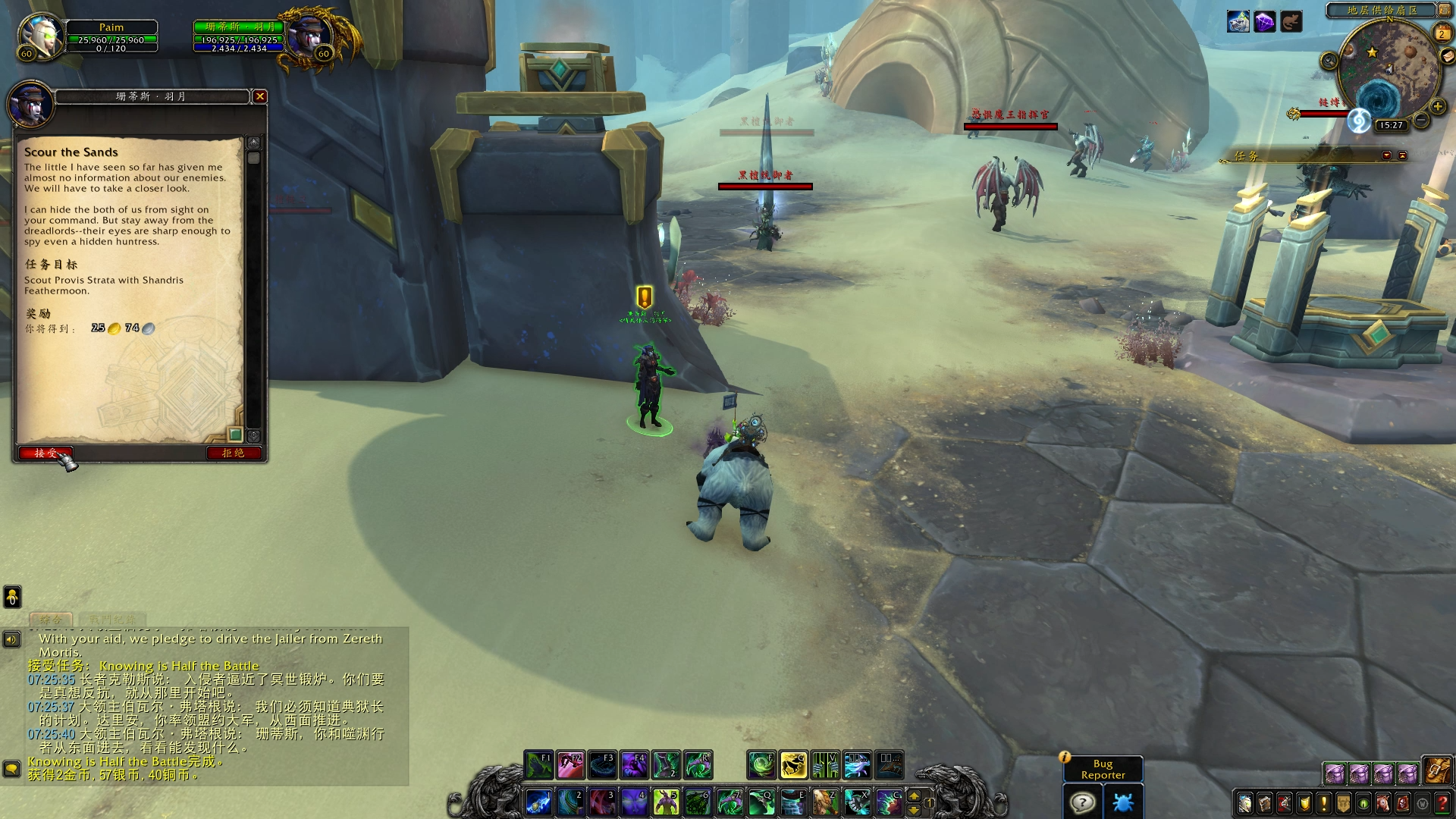Activate the yellow stag ability on G
The width and height of the screenshot is (1456, 819).
[x=793, y=766]
